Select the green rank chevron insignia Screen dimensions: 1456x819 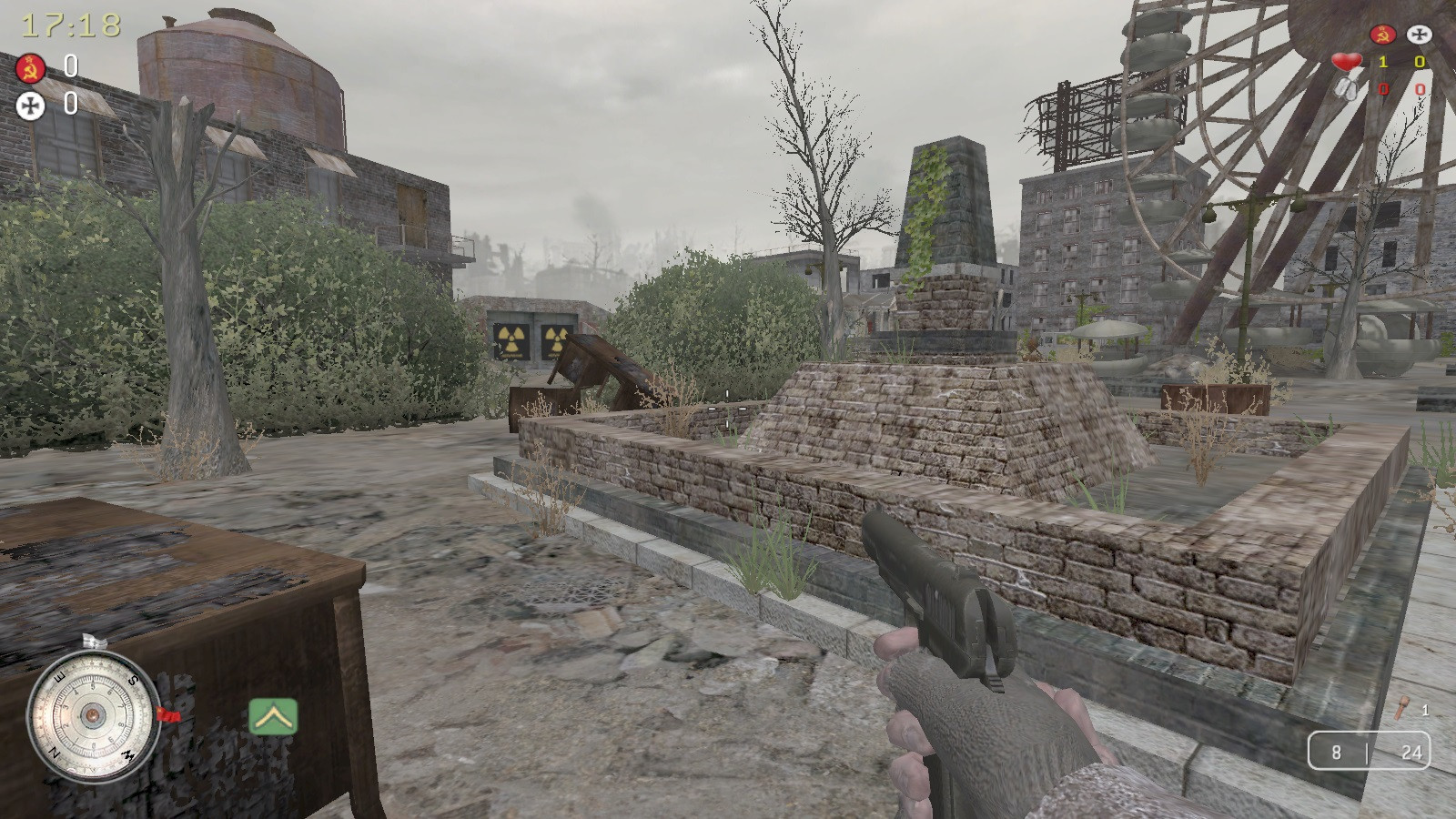[x=273, y=717]
